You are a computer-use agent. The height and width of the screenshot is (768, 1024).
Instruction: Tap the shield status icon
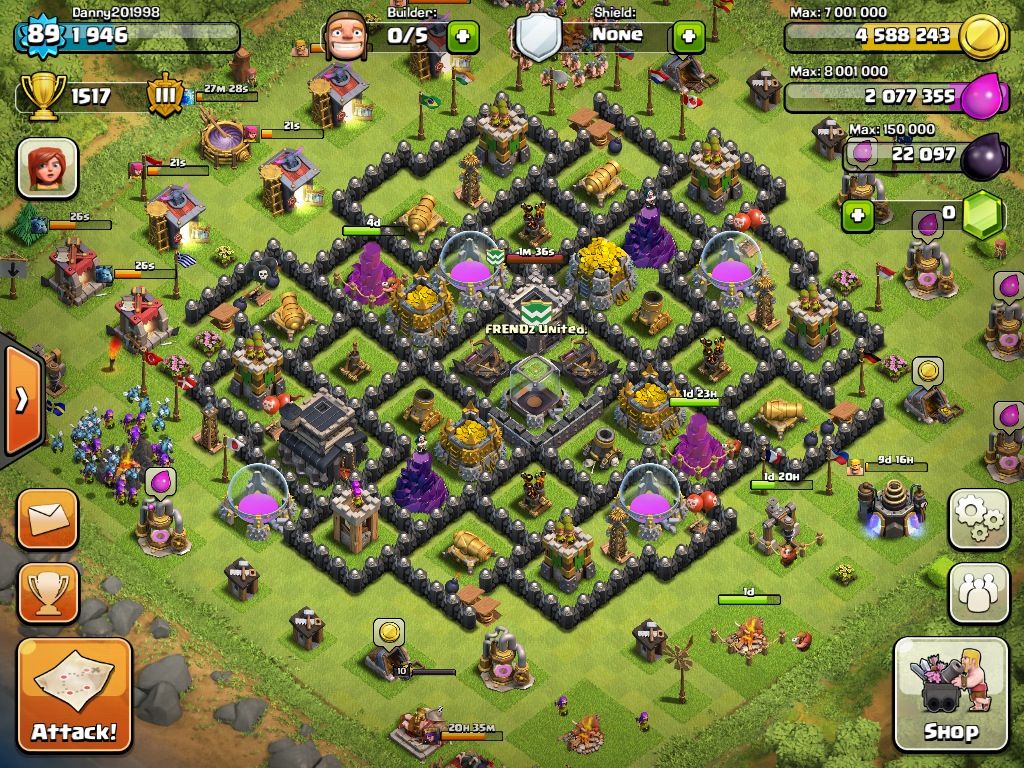538,37
